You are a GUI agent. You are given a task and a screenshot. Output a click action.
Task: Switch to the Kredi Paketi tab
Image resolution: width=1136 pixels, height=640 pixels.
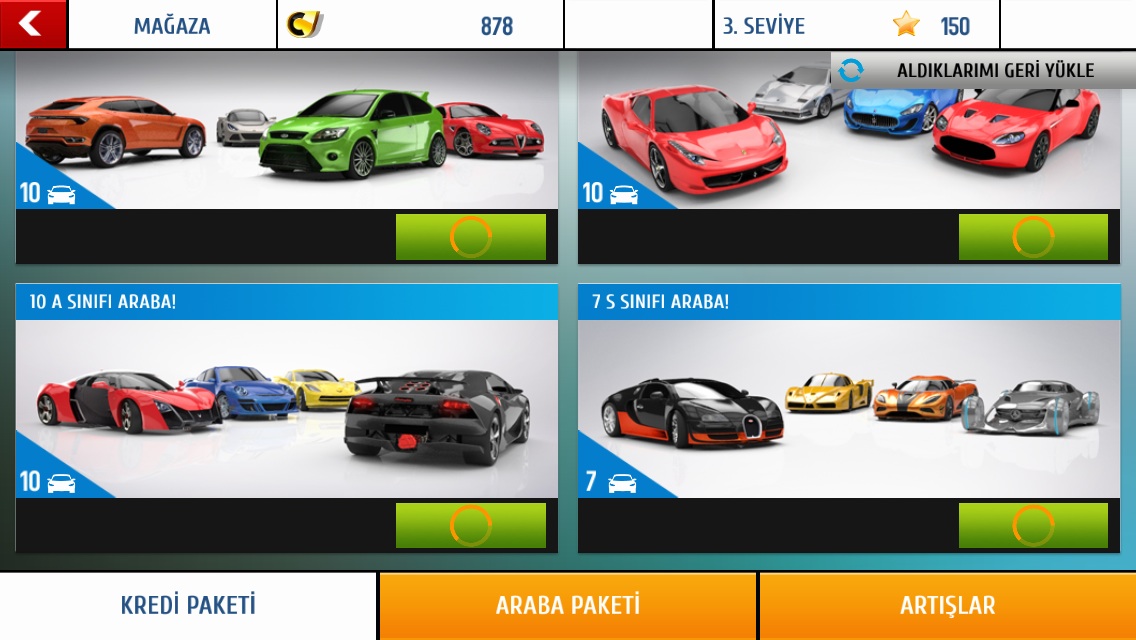[188, 605]
